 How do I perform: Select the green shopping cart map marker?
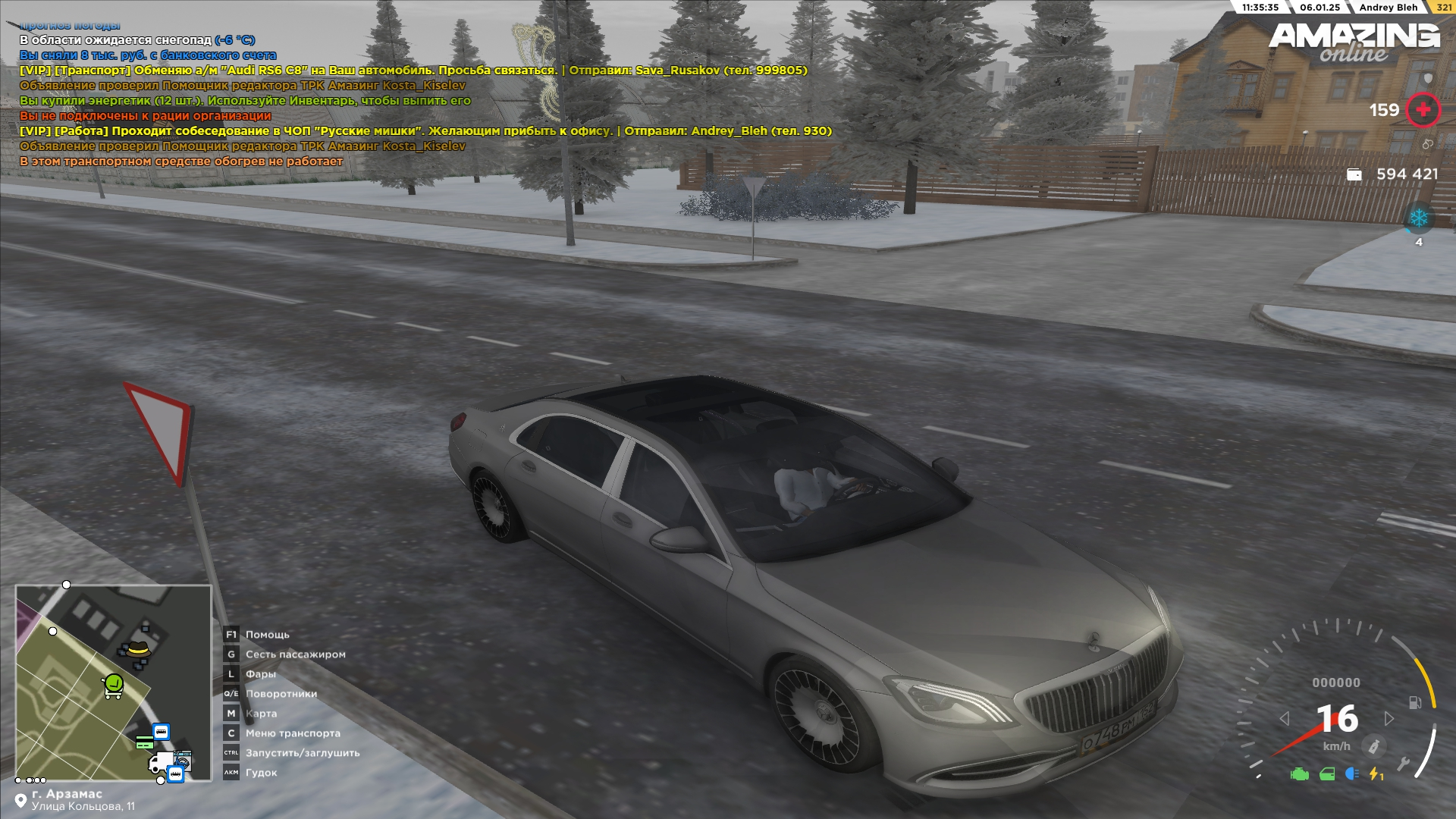click(113, 686)
